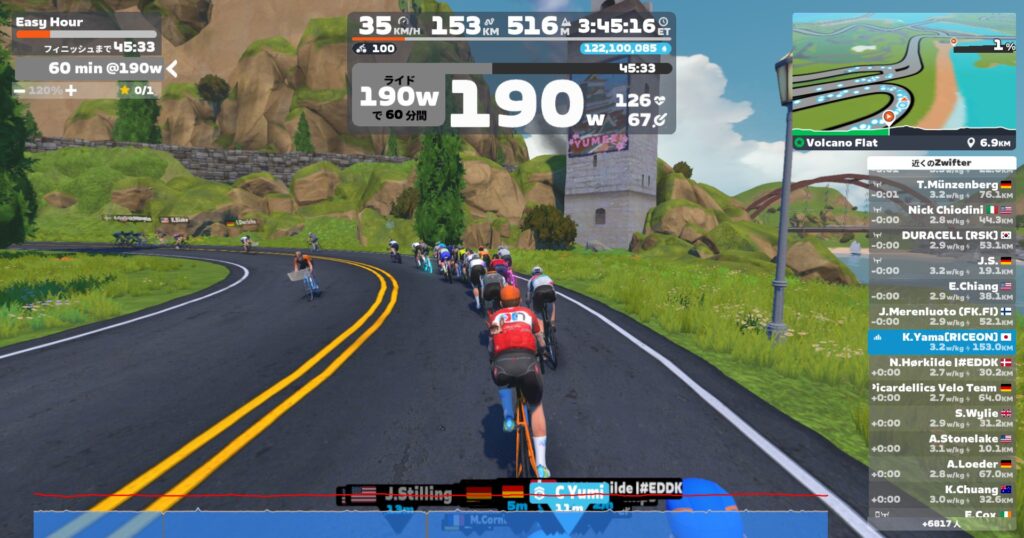Viewport: 1024px width, 538px height.
Task: Choose Nick Chiodini from the nearby list
Action: click(x=941, y=215)
